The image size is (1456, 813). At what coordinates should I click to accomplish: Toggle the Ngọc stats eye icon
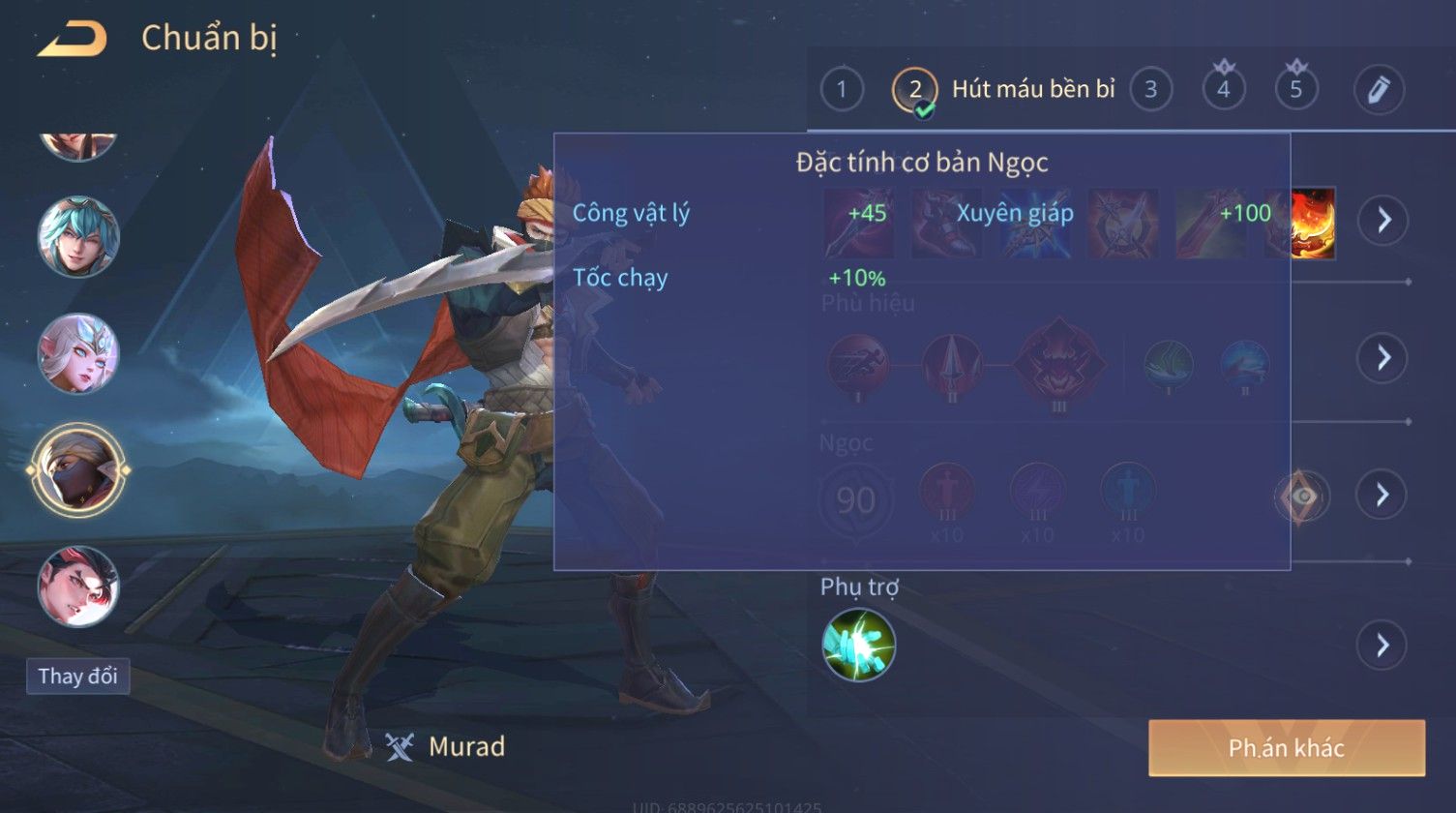(1302, 497)
